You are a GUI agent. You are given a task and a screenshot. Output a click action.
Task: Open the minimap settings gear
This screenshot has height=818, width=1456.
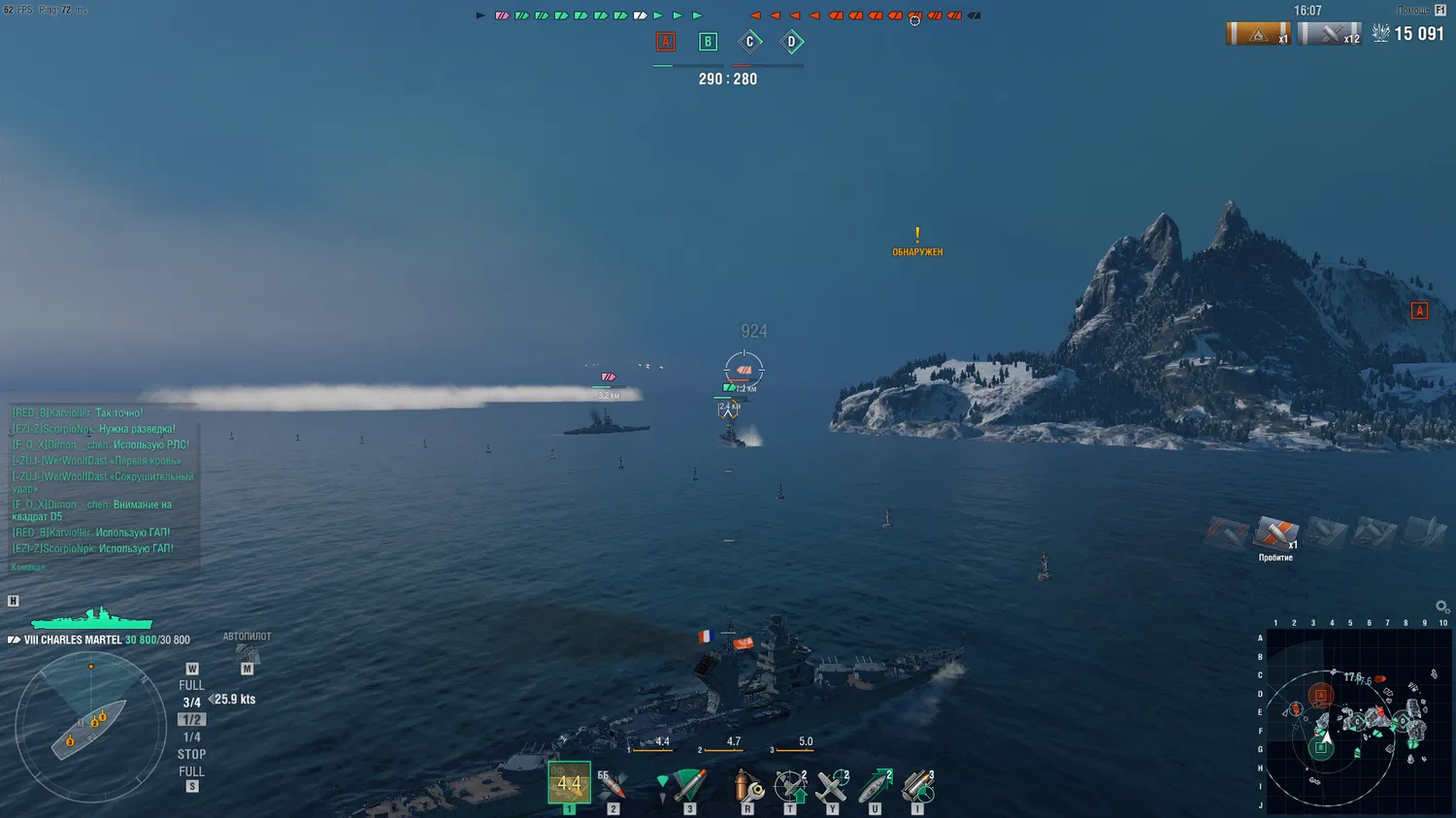(x=1441, y=606)
